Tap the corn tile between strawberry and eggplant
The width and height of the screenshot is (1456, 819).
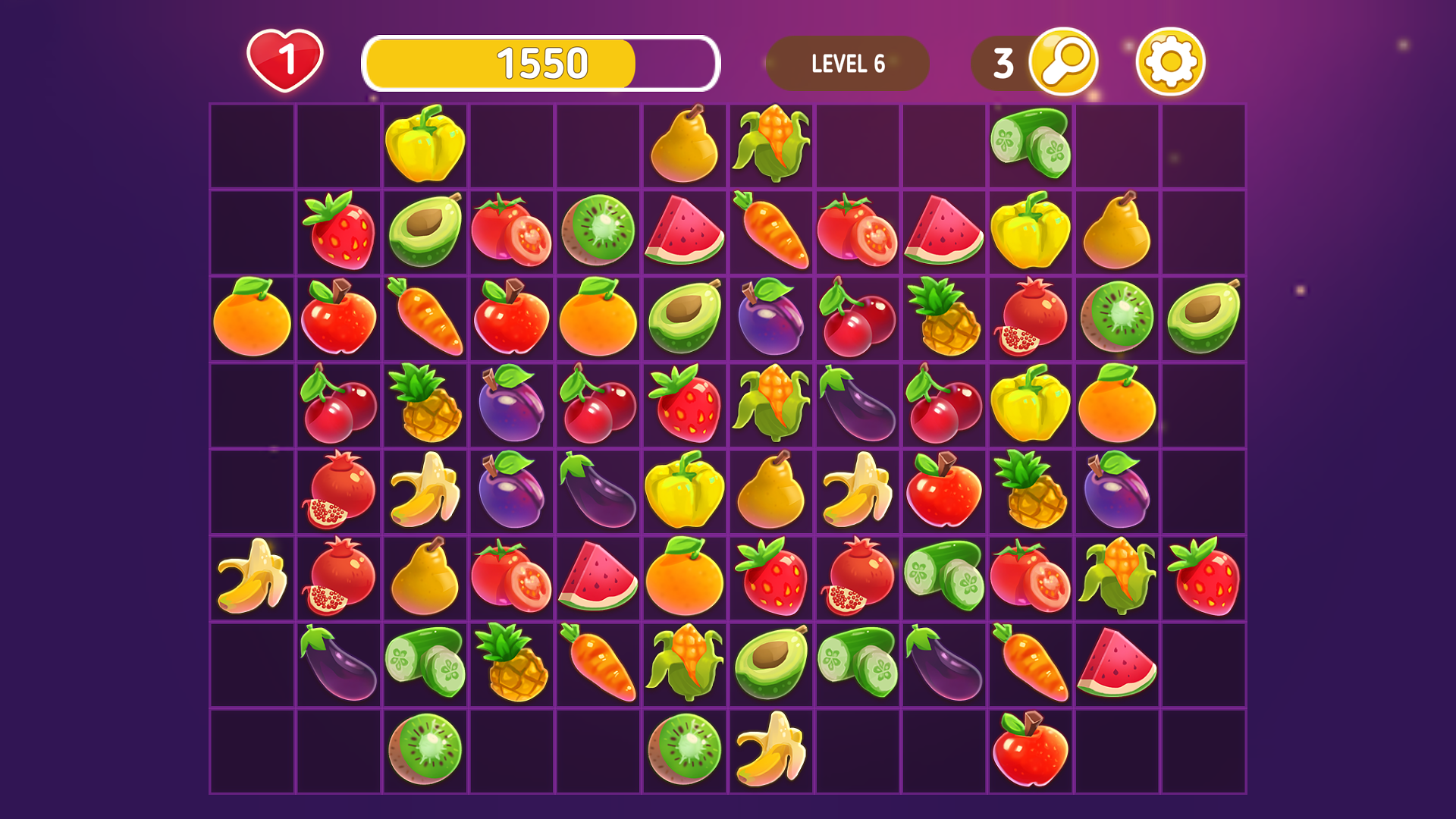pos(771,403)
